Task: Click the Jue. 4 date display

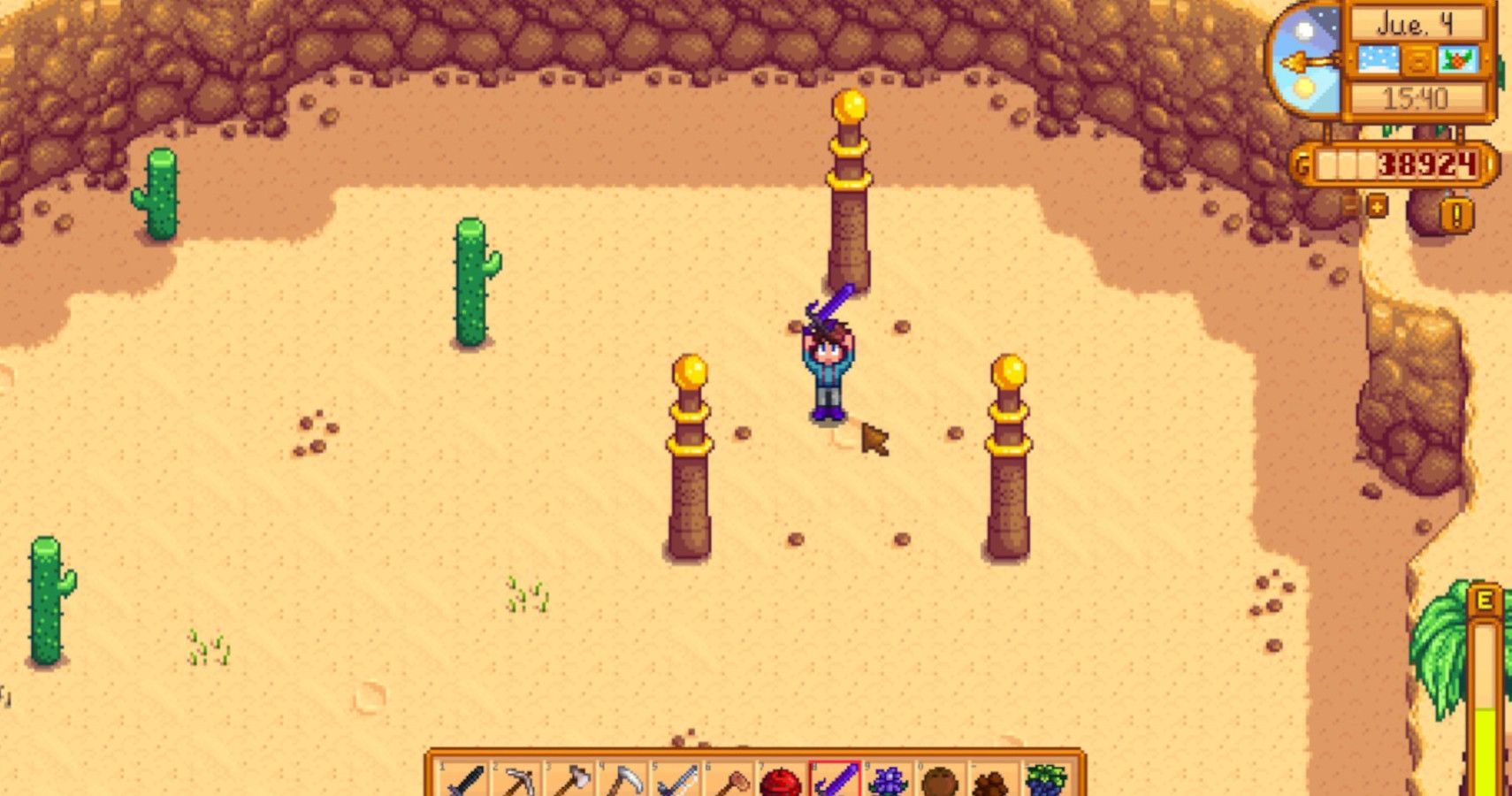Action: click(x=1415, y=26)
